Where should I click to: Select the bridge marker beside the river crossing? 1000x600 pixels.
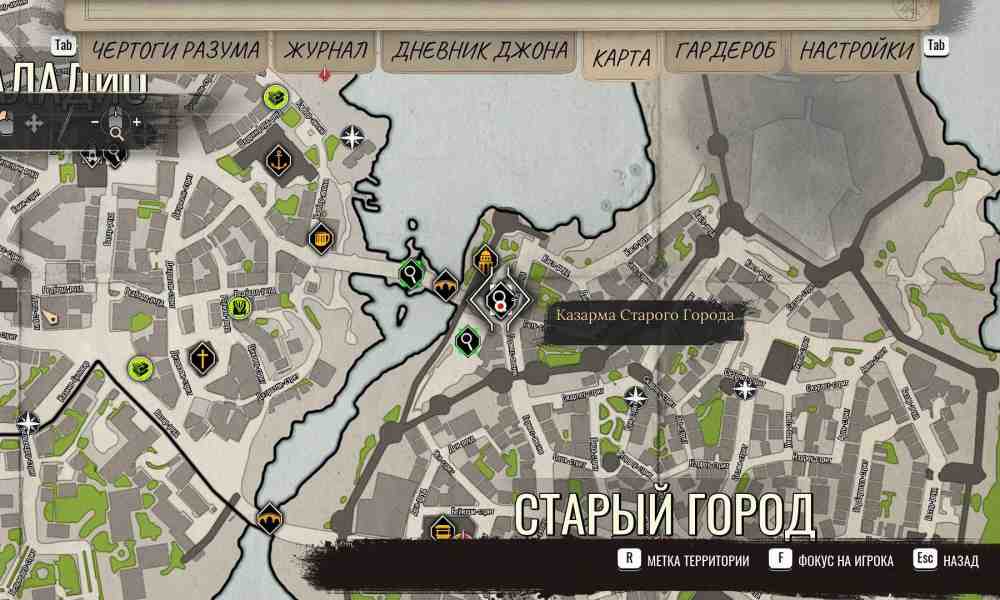click(x=445, y=287)
